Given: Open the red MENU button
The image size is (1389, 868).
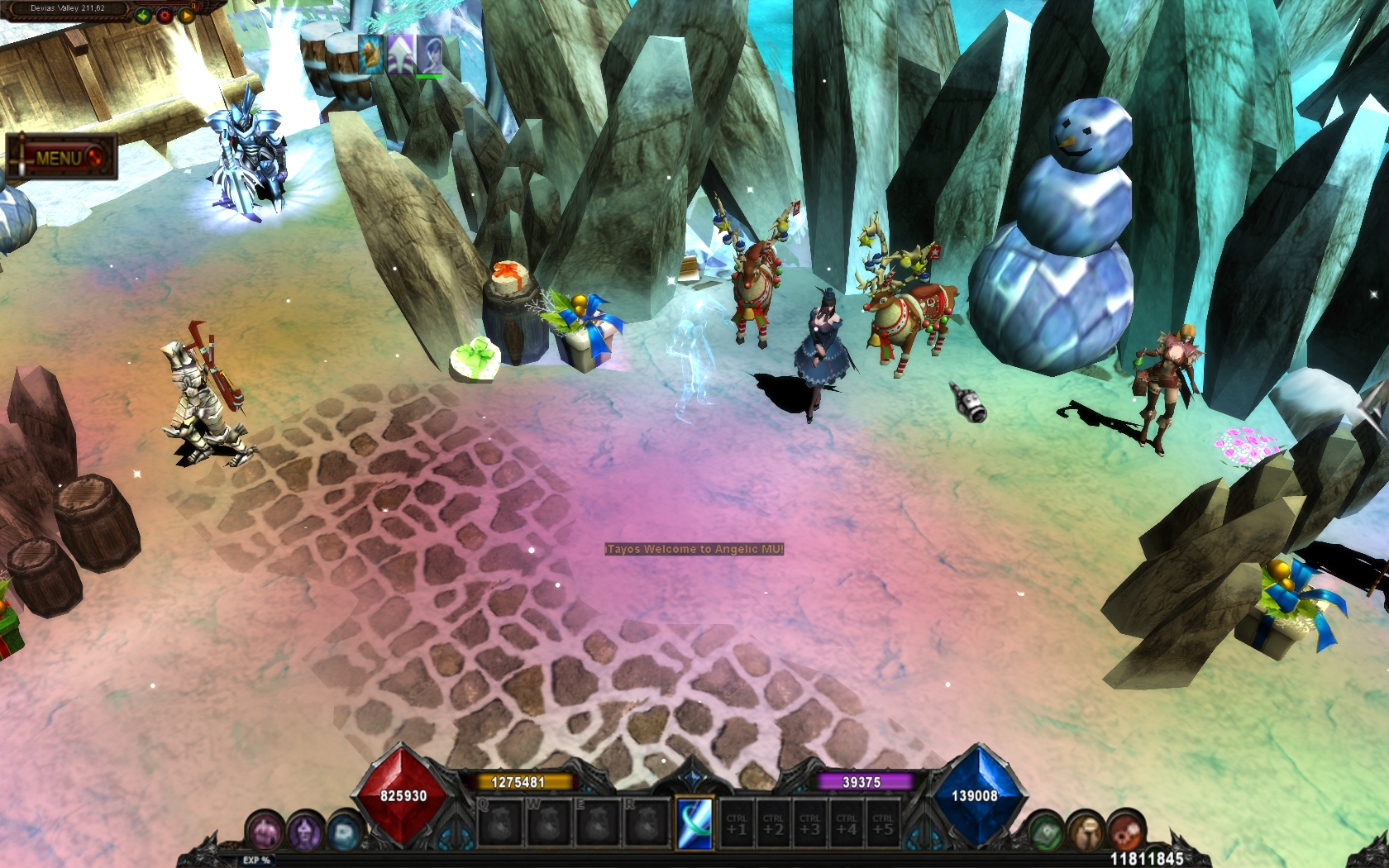Looking at the screenshot, I should [63, 156].
